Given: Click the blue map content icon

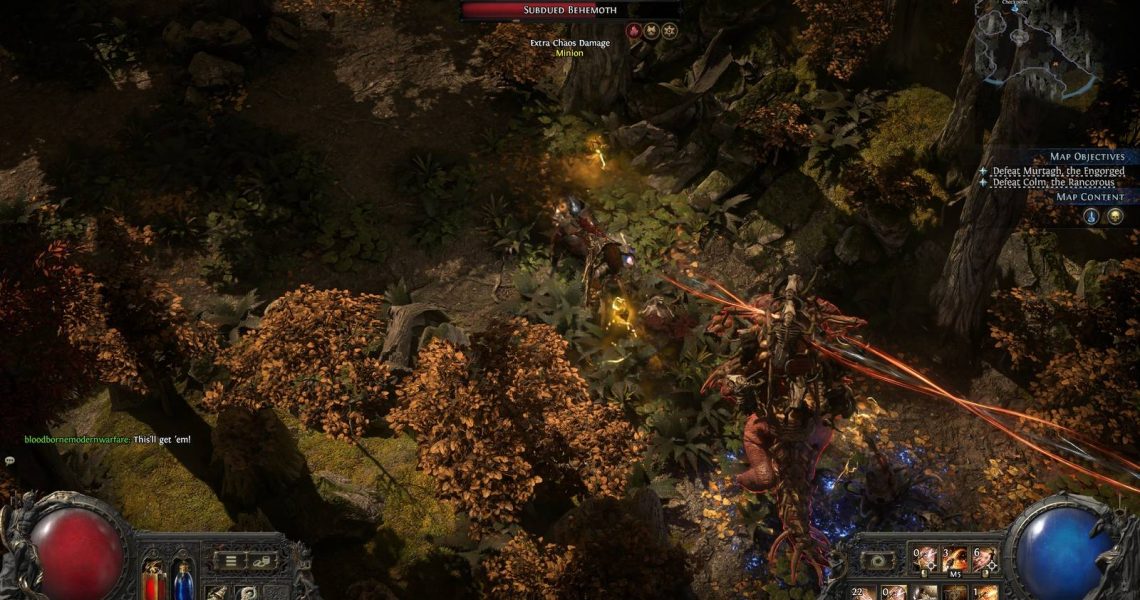Looking at the screenshot, I should (x=1091, y=215).
